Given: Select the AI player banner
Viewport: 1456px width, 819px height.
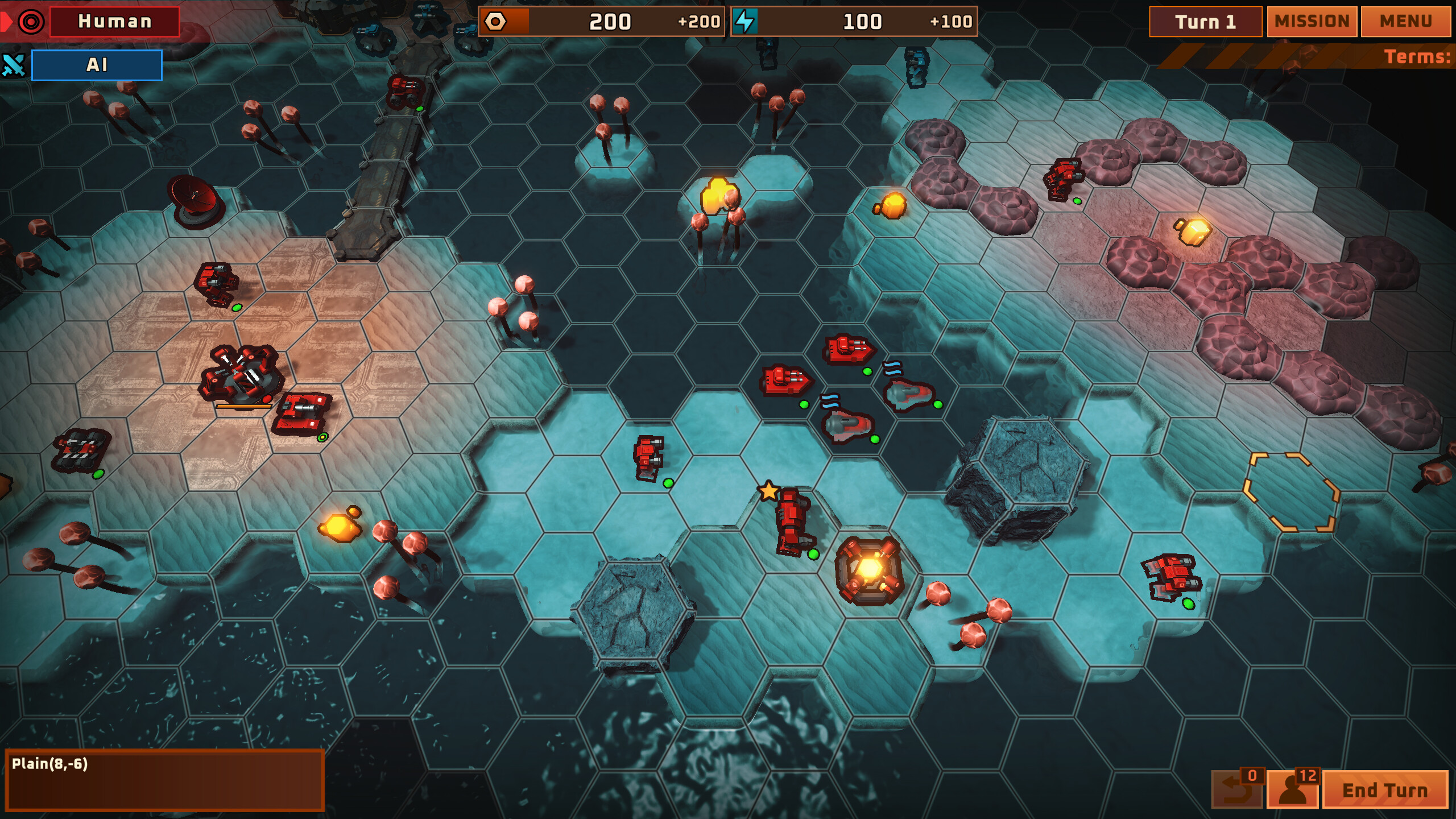Looking at the screenshot, I should coord(97,65).
